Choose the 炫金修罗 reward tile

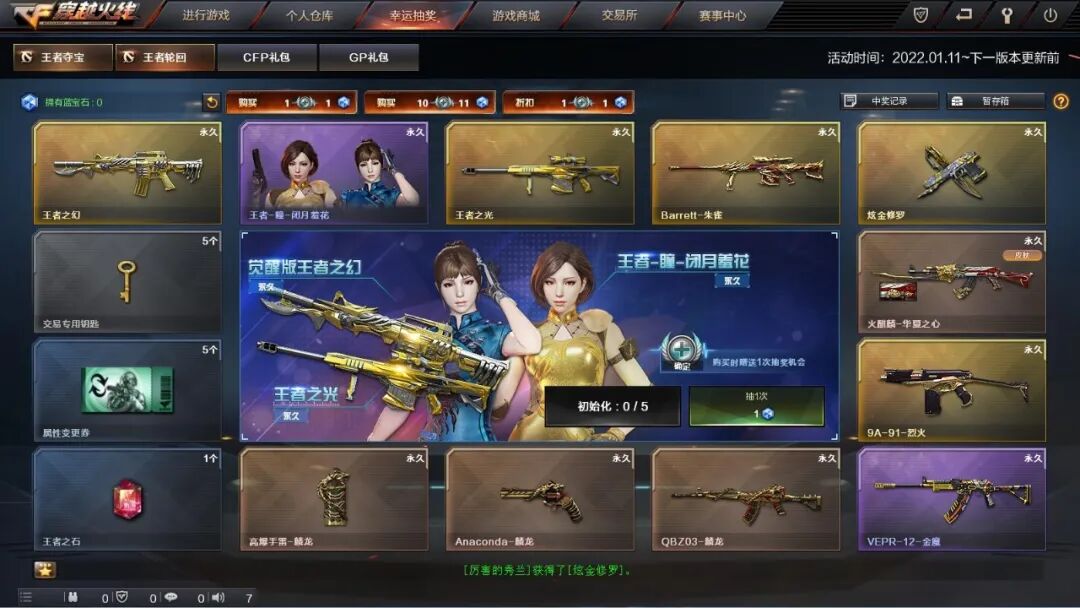[x=951, y=172]
